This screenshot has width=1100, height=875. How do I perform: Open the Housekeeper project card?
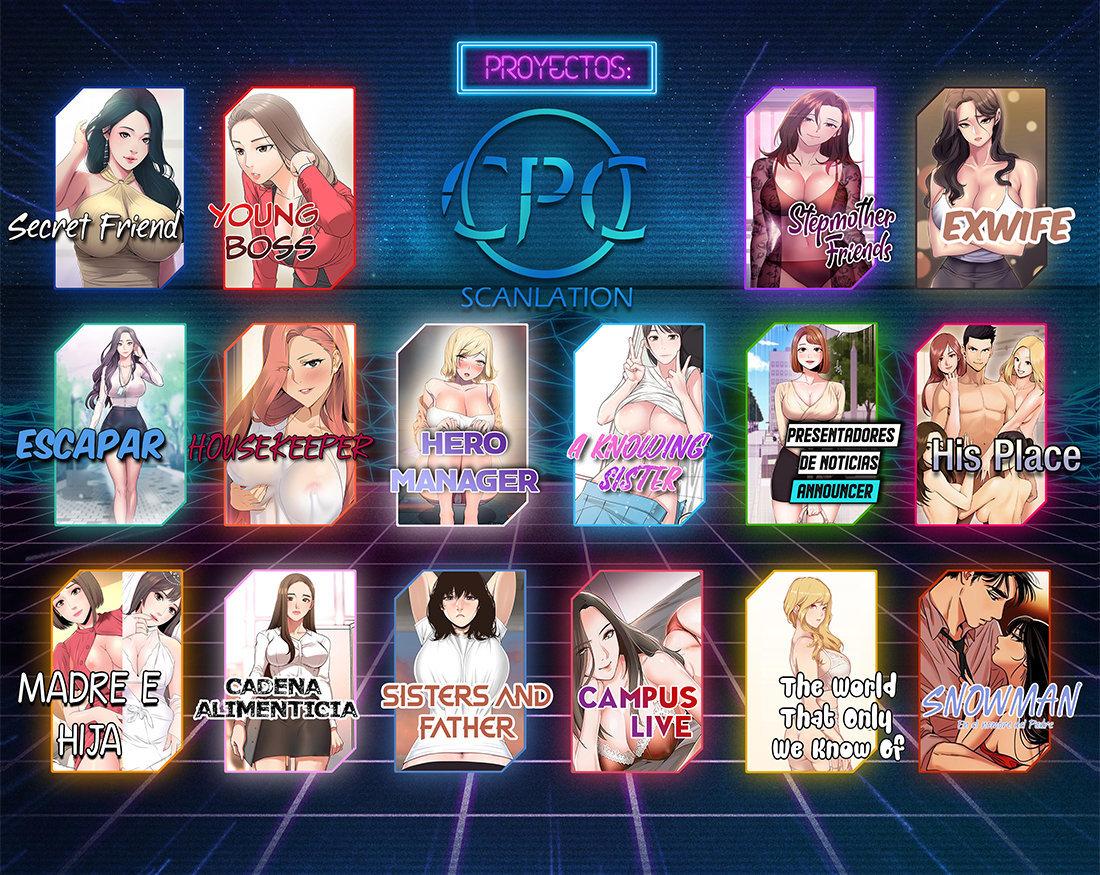(290, 423)
